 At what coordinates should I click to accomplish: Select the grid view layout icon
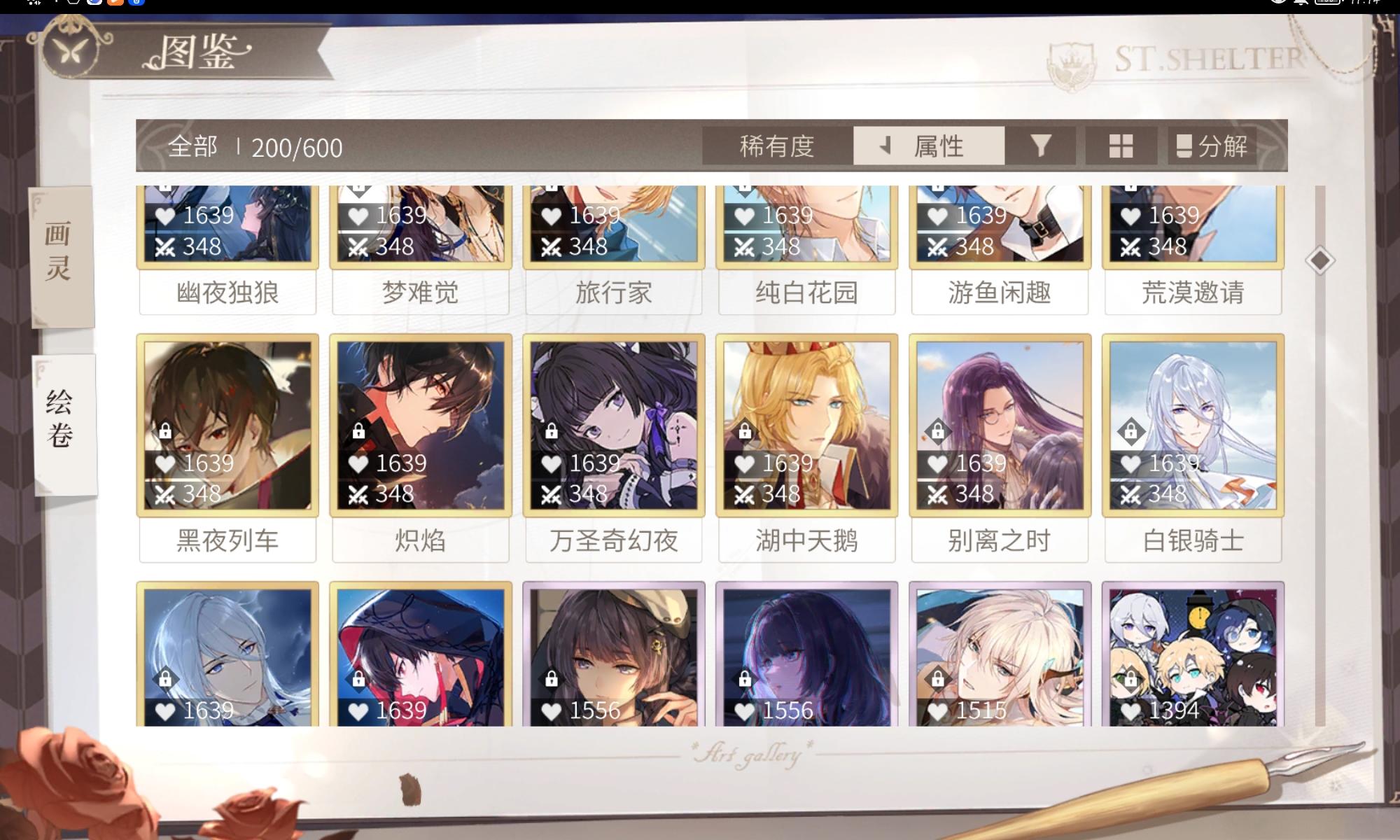click(1120, 145)
